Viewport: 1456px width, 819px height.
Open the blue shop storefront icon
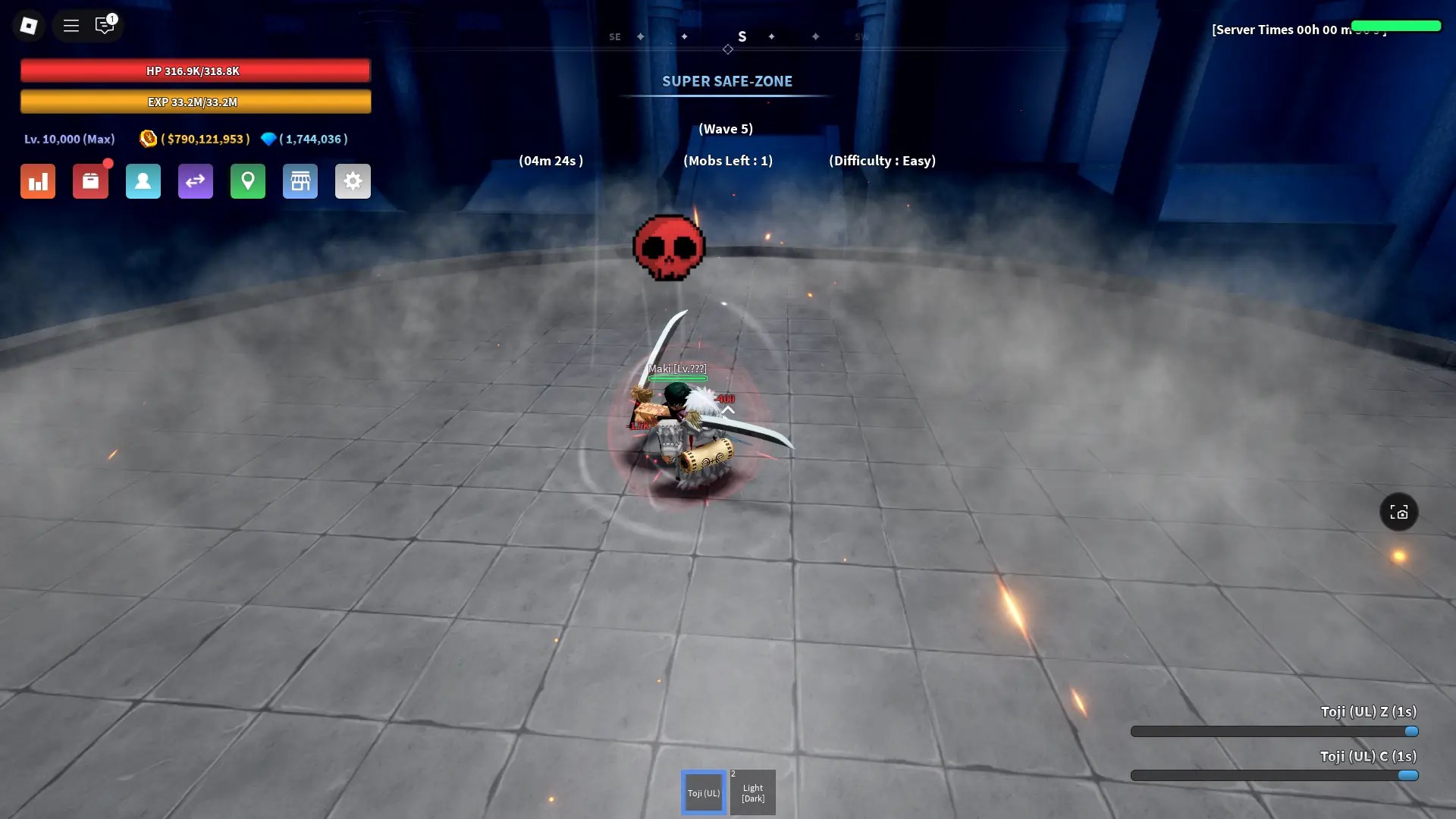(x=300, y=181)
